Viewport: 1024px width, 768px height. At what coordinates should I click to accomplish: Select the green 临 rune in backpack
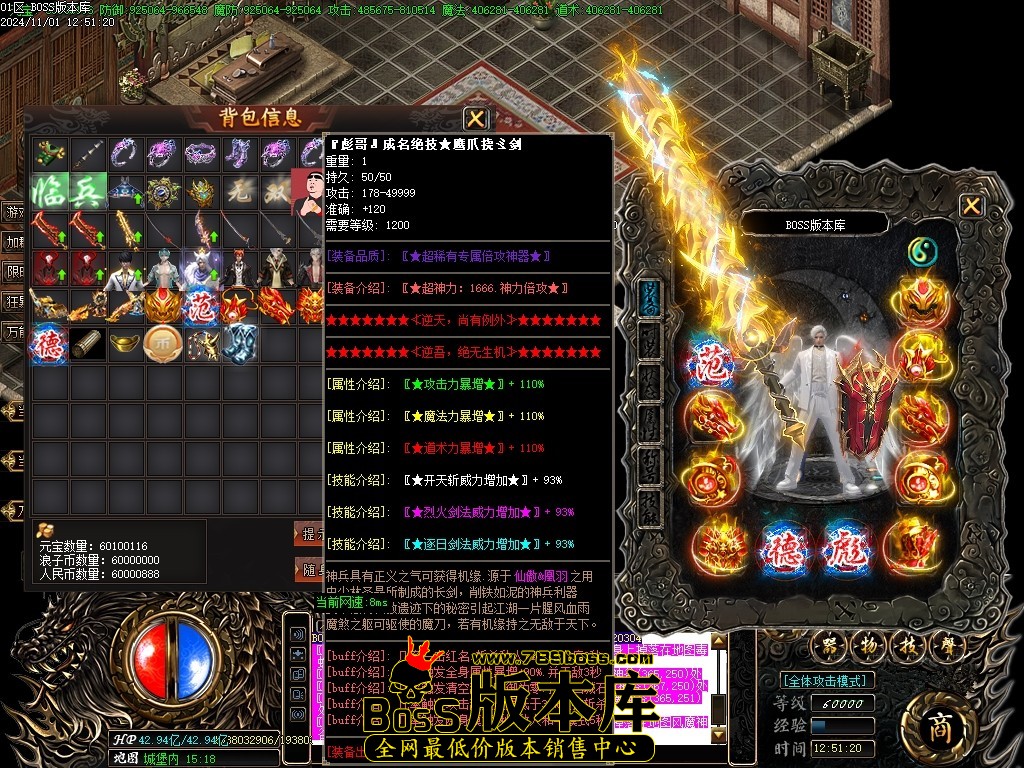point(49,190)
